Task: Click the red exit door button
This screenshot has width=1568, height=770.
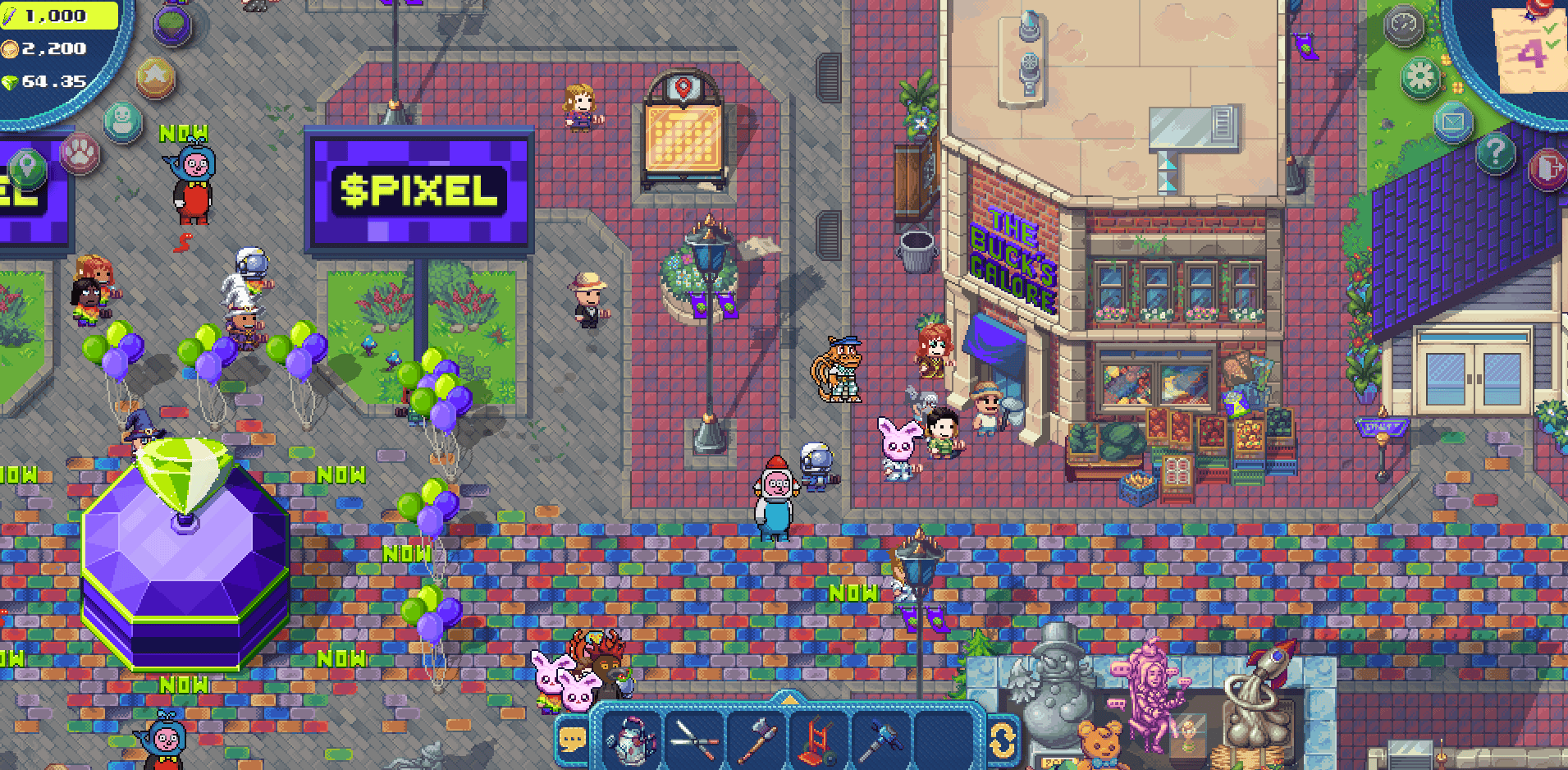Action: coord(1547,169)
